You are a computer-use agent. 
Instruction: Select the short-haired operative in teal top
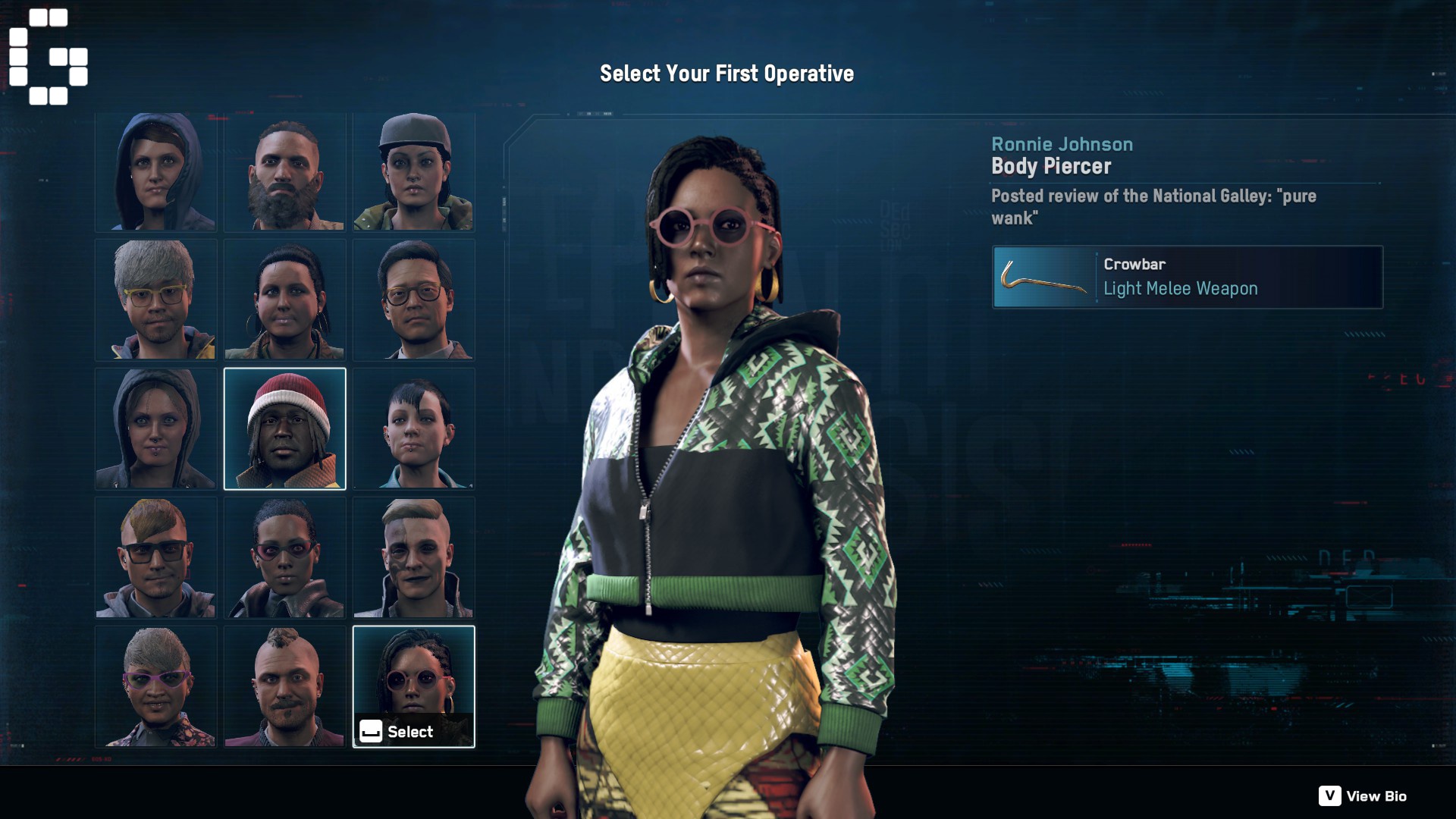[x=413, y=429]
